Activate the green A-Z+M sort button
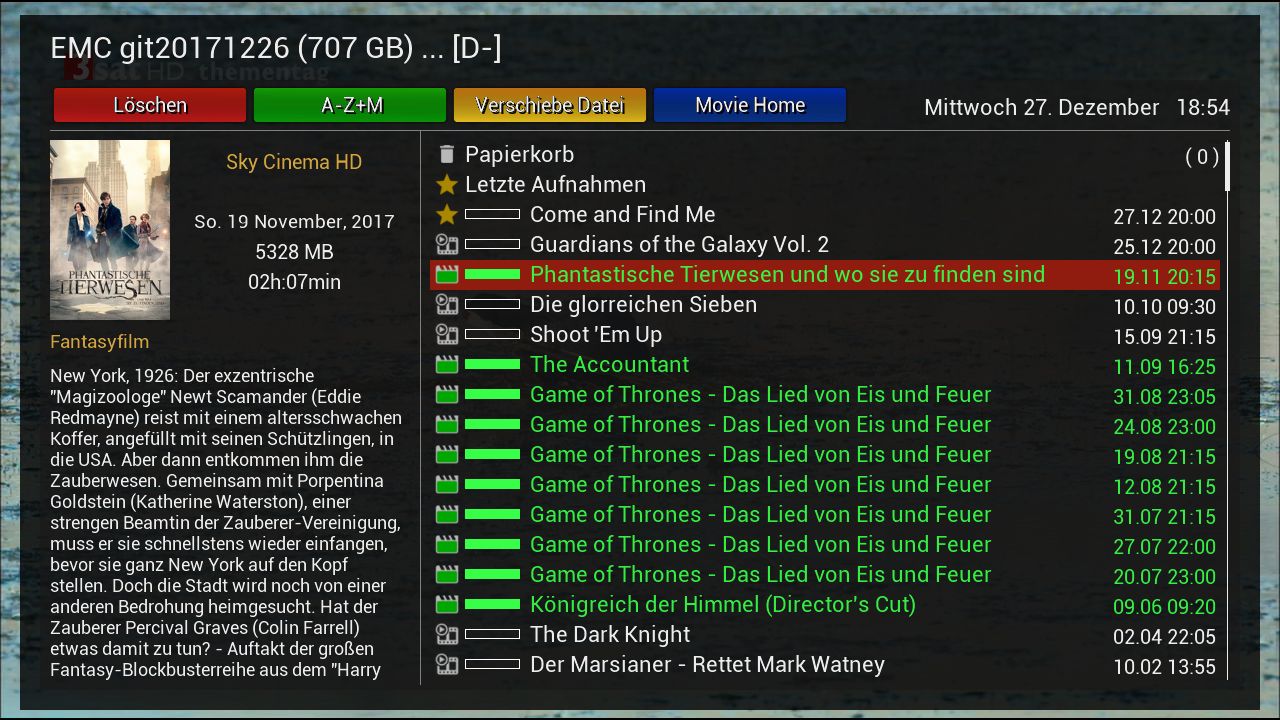This screenshot has height=720, width=1280. (350, 105)
